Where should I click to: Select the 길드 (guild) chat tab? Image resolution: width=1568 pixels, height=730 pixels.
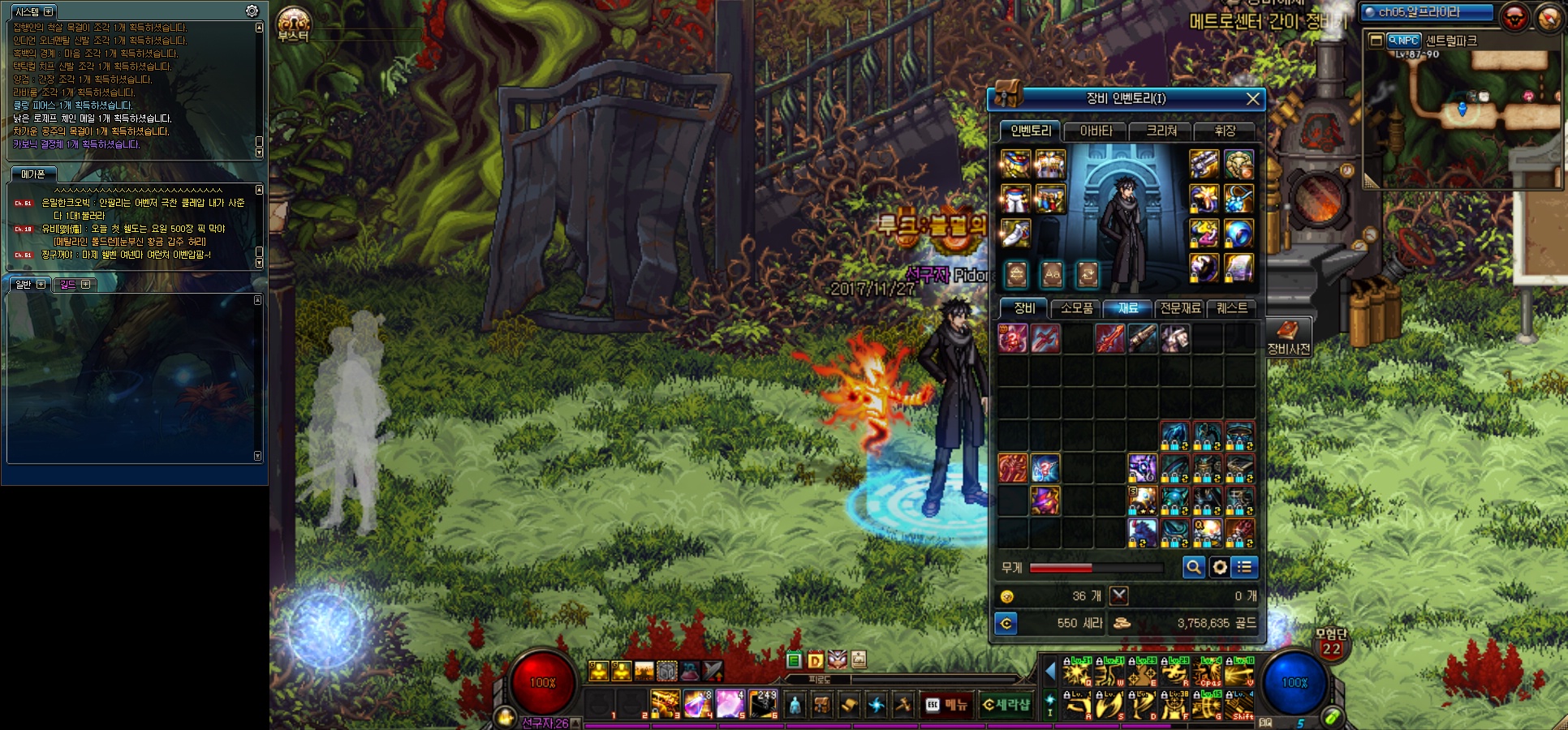pos(75,284)
